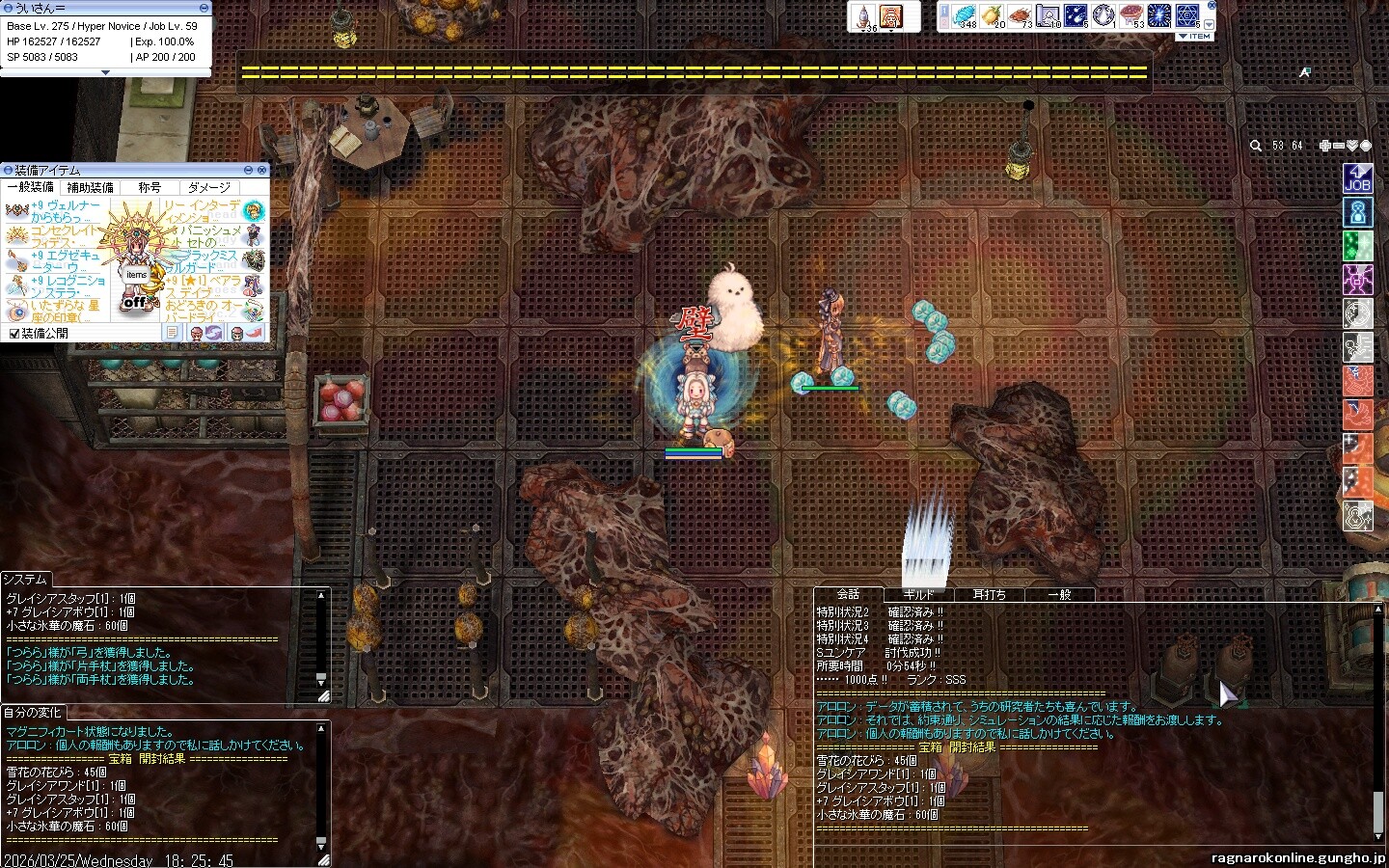Click the JOB status buff icon
The height and width of the screenshot is (868, 1389).
[1358, 178]
